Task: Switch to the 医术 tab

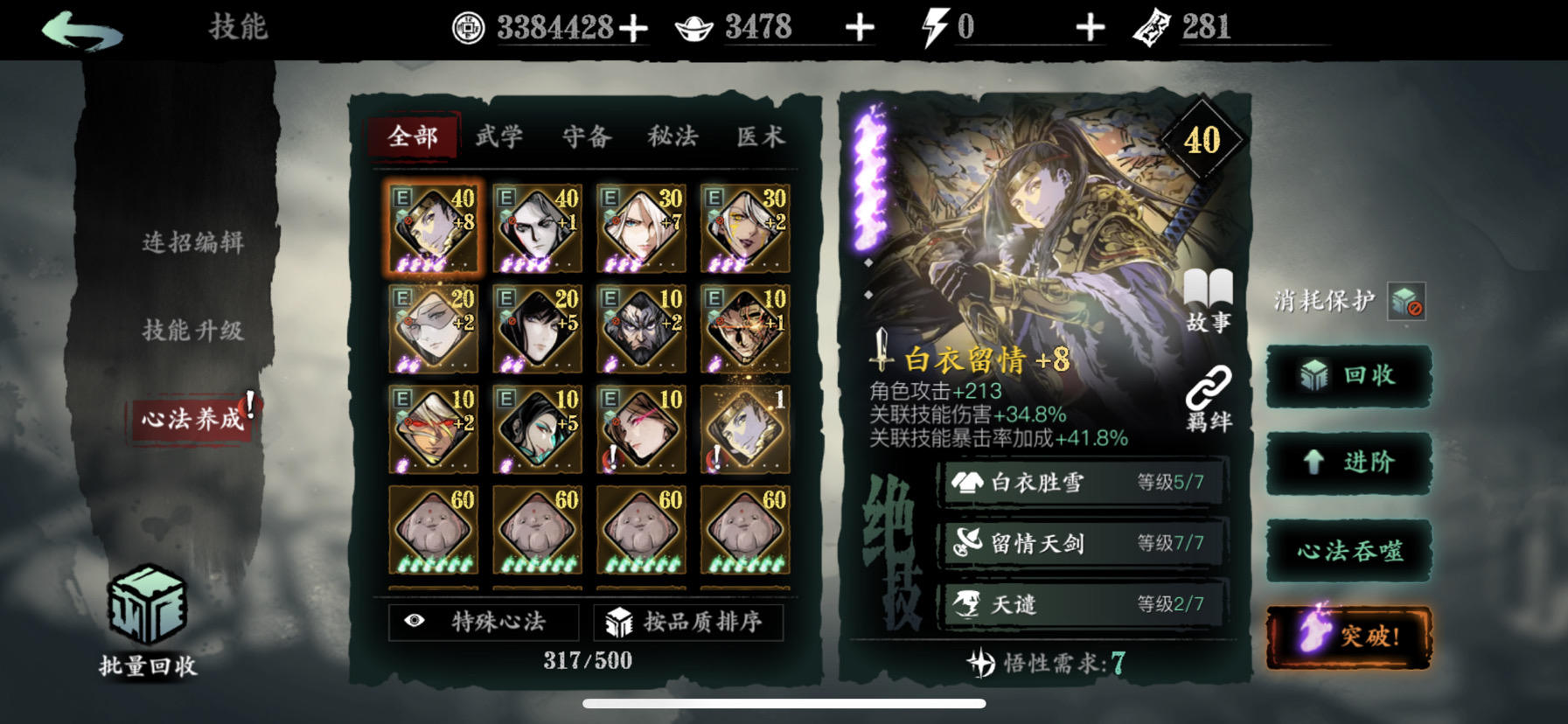Action: (x=763, y=137)
